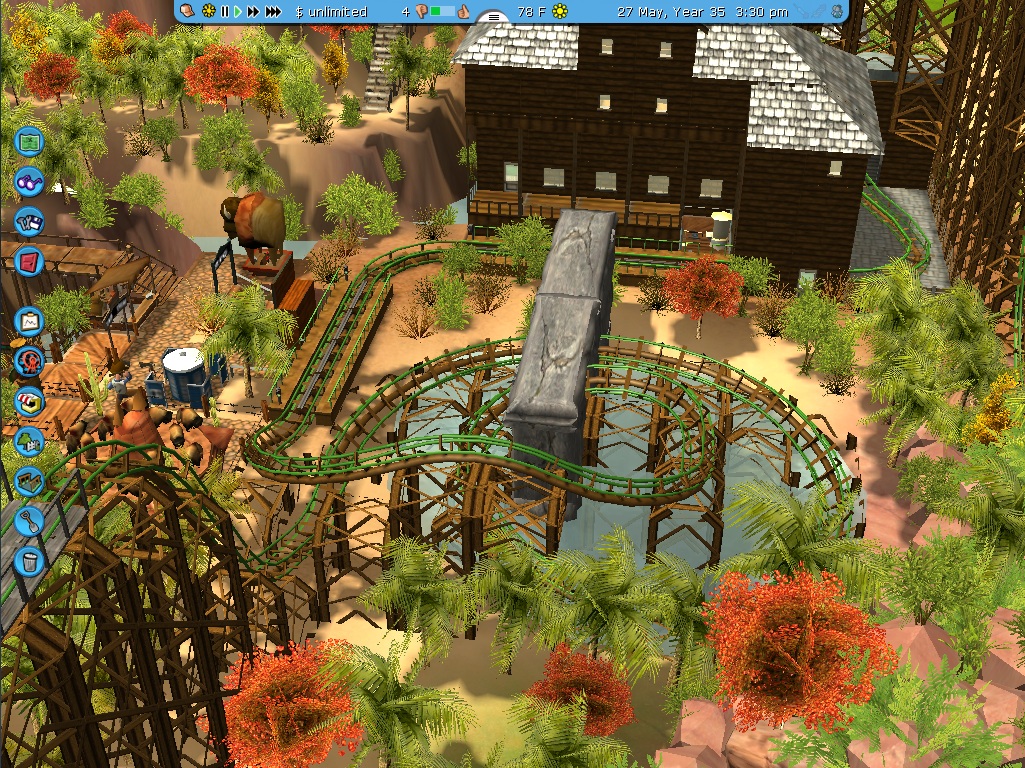Click the red door exit icon
1025x768 pixels.
(30, 262)
